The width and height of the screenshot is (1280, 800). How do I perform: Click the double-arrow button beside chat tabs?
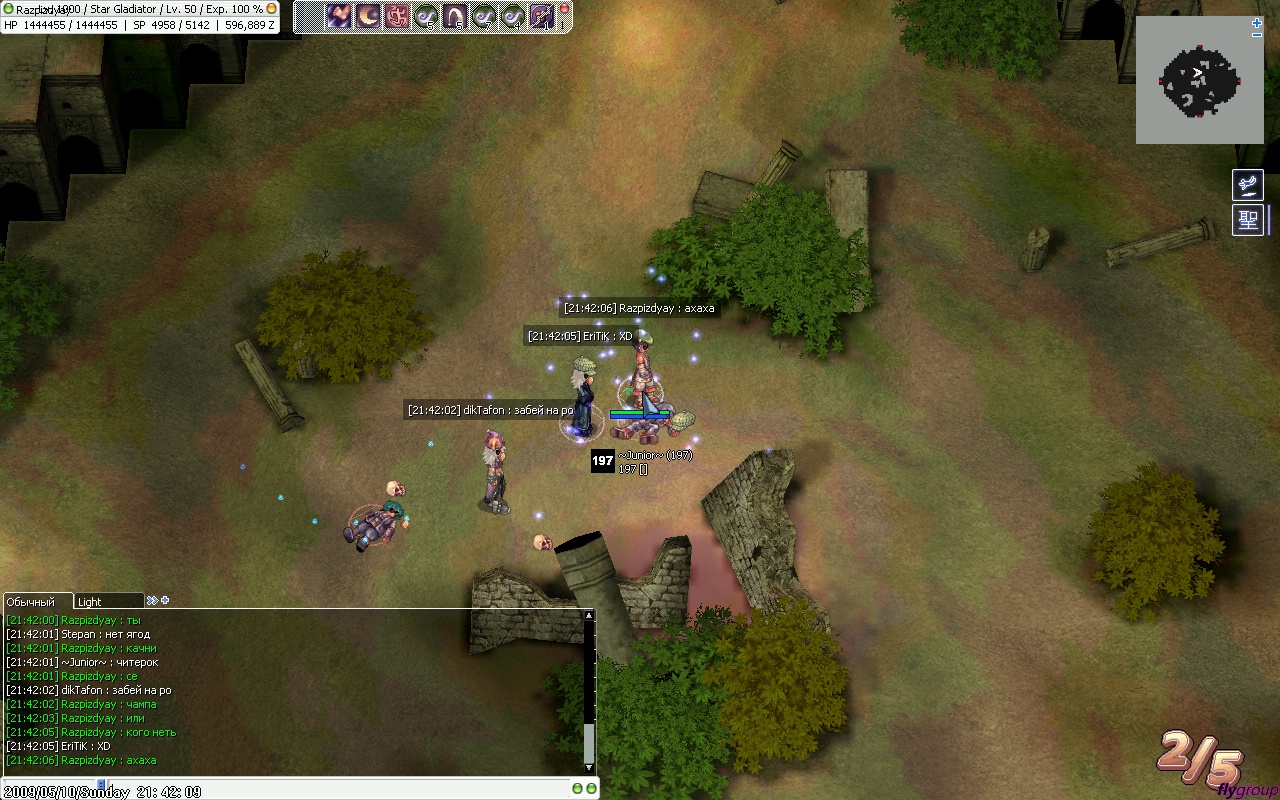(151, 601)
